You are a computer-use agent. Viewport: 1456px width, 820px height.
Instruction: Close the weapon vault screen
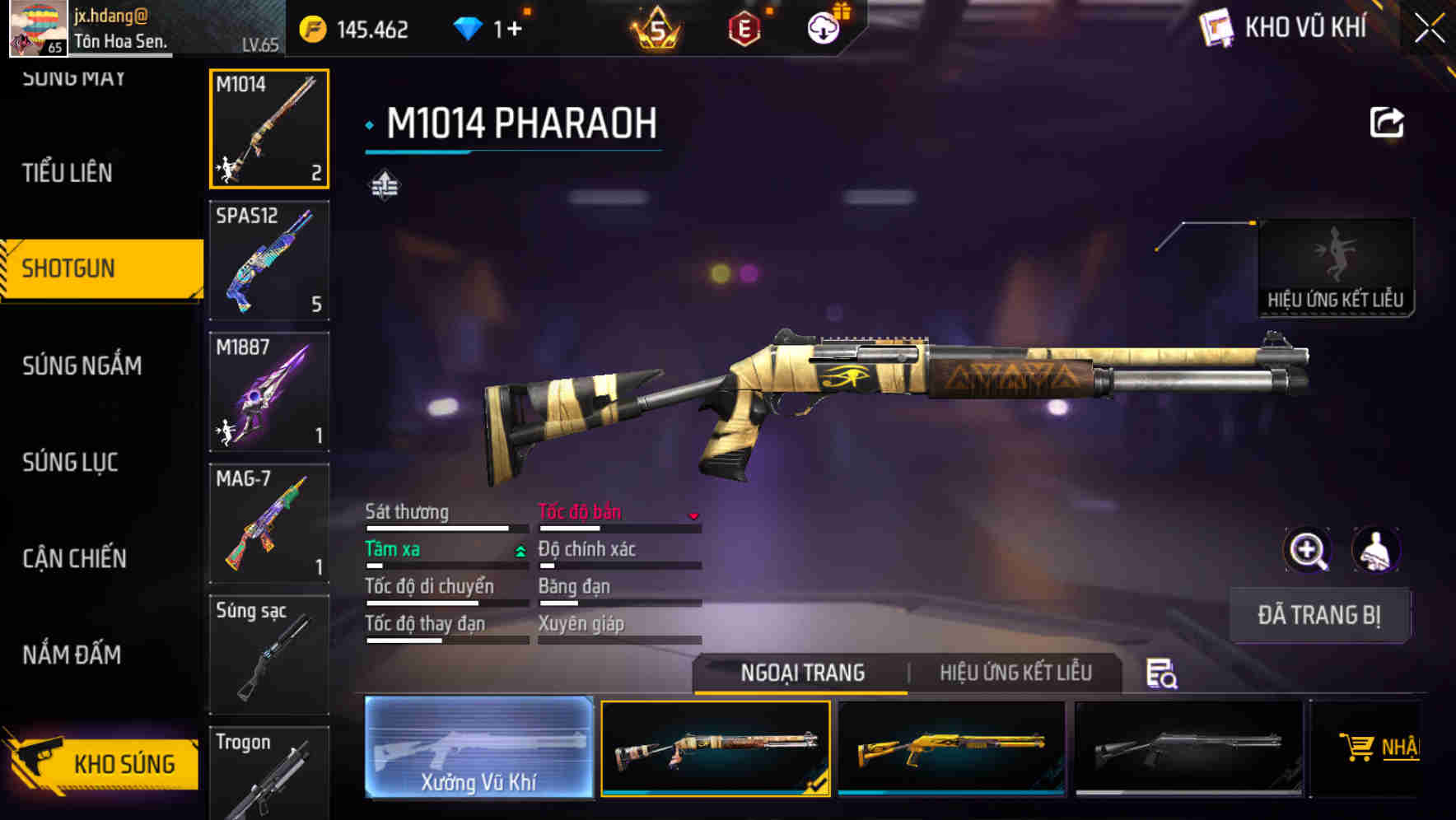tap(1430, 29)
